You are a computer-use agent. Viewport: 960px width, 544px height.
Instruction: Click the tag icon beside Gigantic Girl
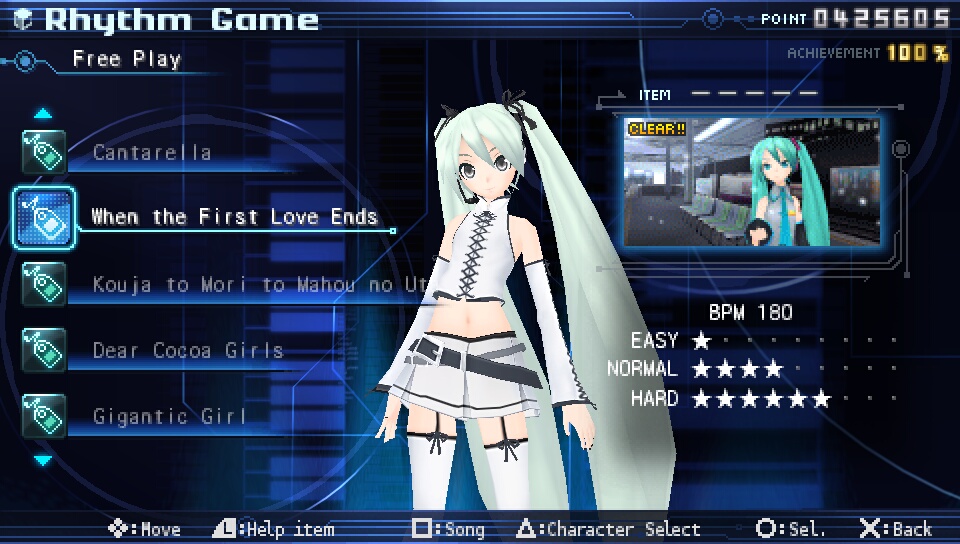click(x=44, y=416)
